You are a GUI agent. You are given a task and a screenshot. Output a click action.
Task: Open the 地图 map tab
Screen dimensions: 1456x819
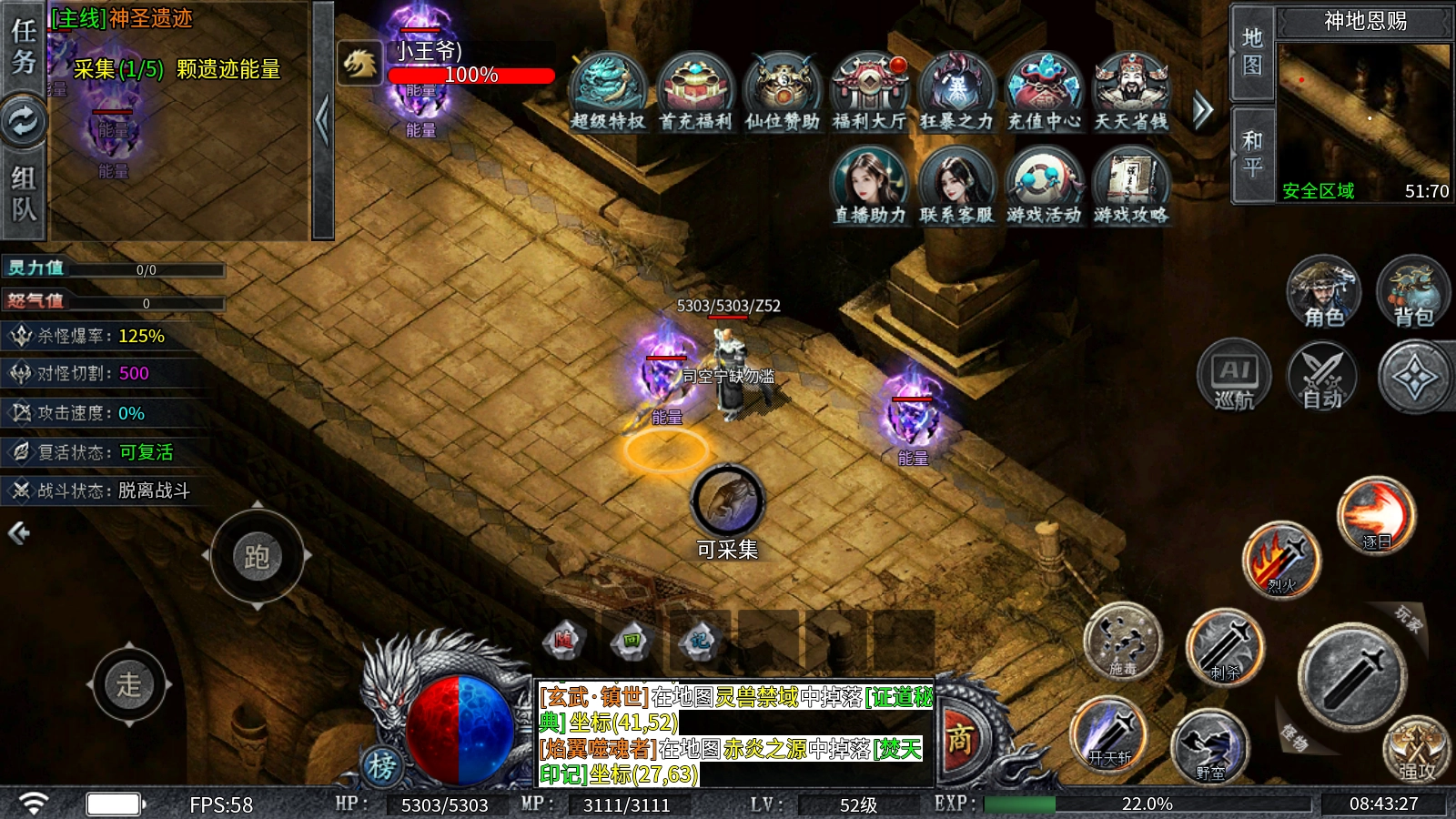pyautogui.click(x=1252, y=51)
